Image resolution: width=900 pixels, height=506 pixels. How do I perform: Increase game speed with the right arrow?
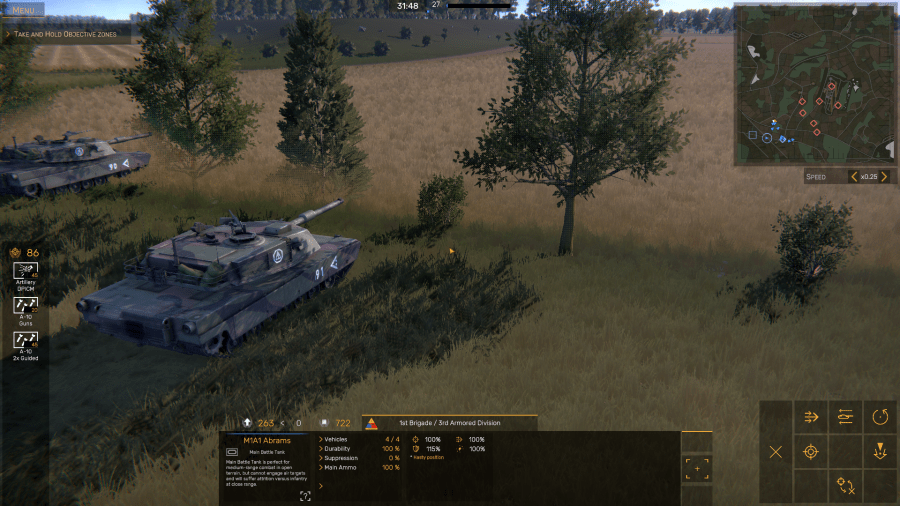point(883,177)
